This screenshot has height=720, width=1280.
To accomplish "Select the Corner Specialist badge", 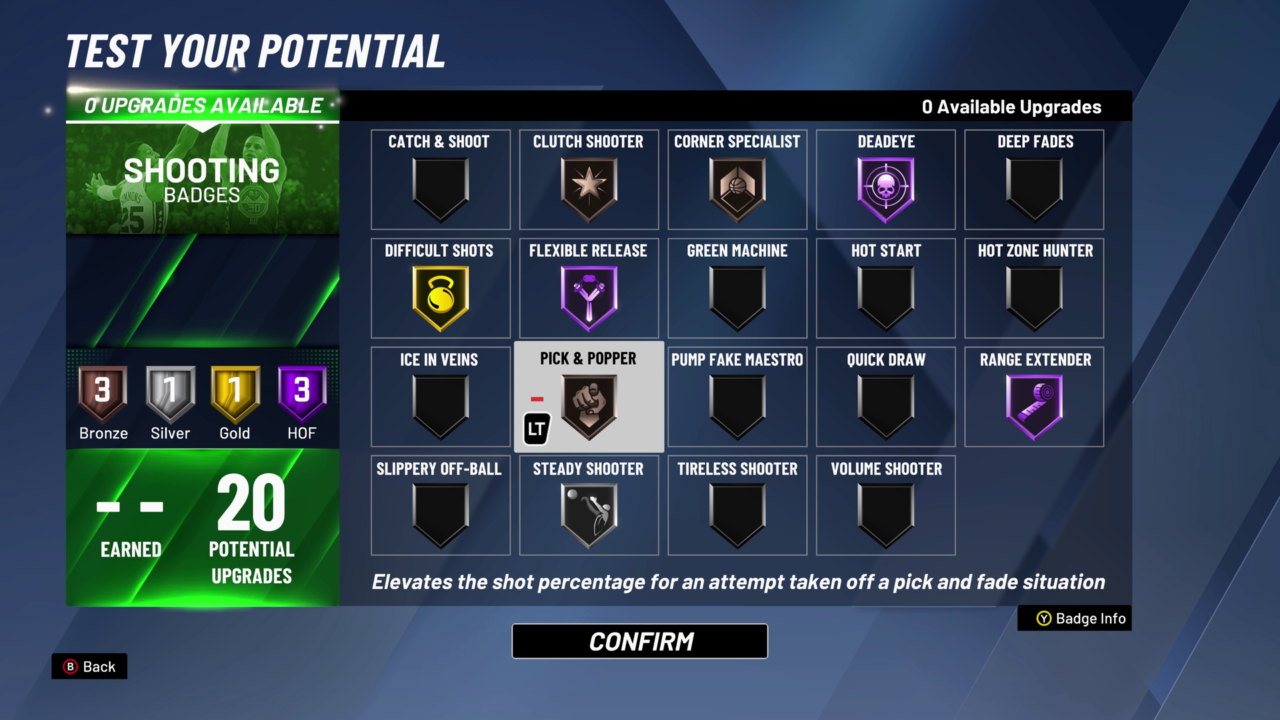I will coord(737,180).
